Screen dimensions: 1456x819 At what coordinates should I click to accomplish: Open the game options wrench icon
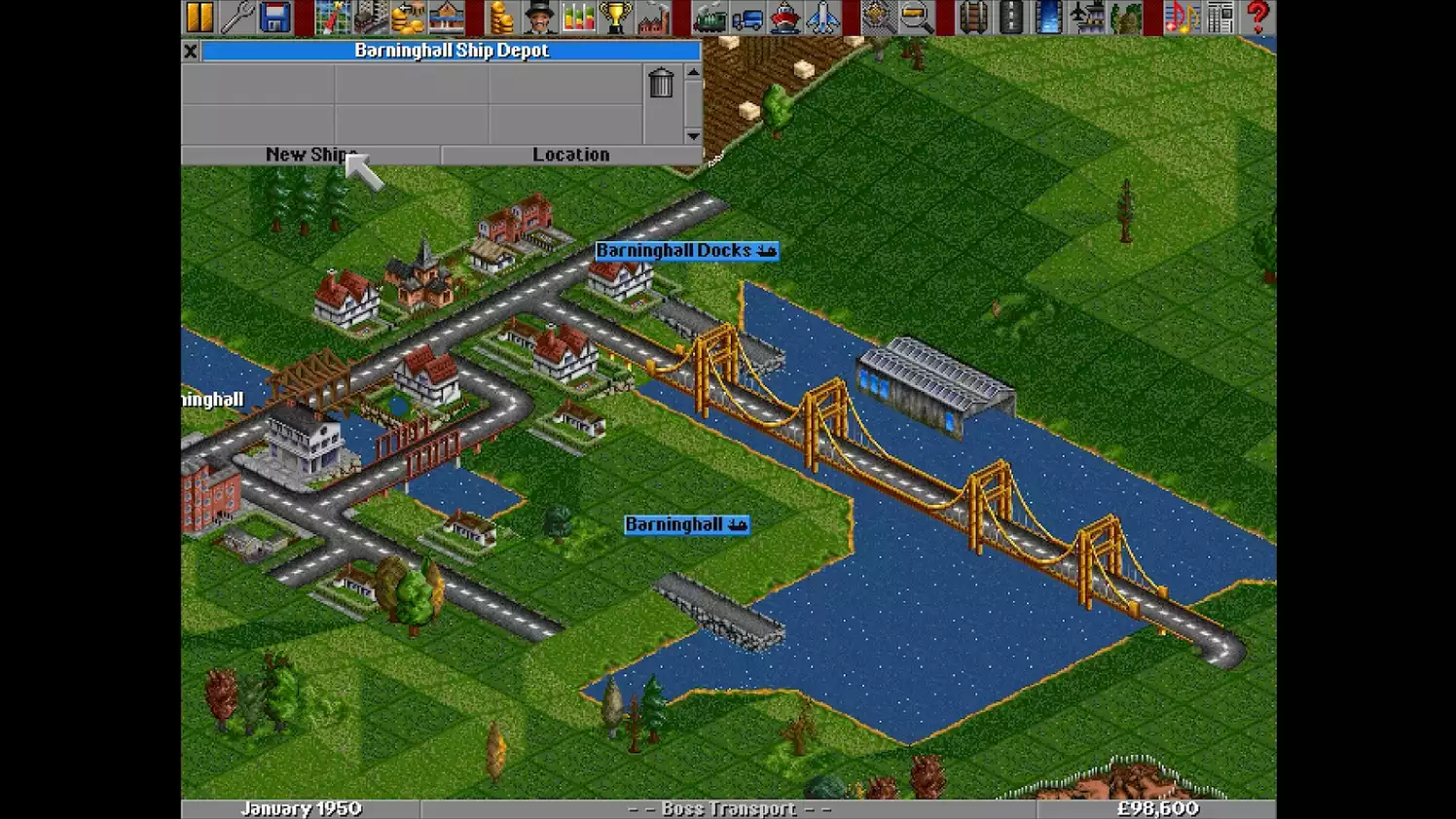238,16
